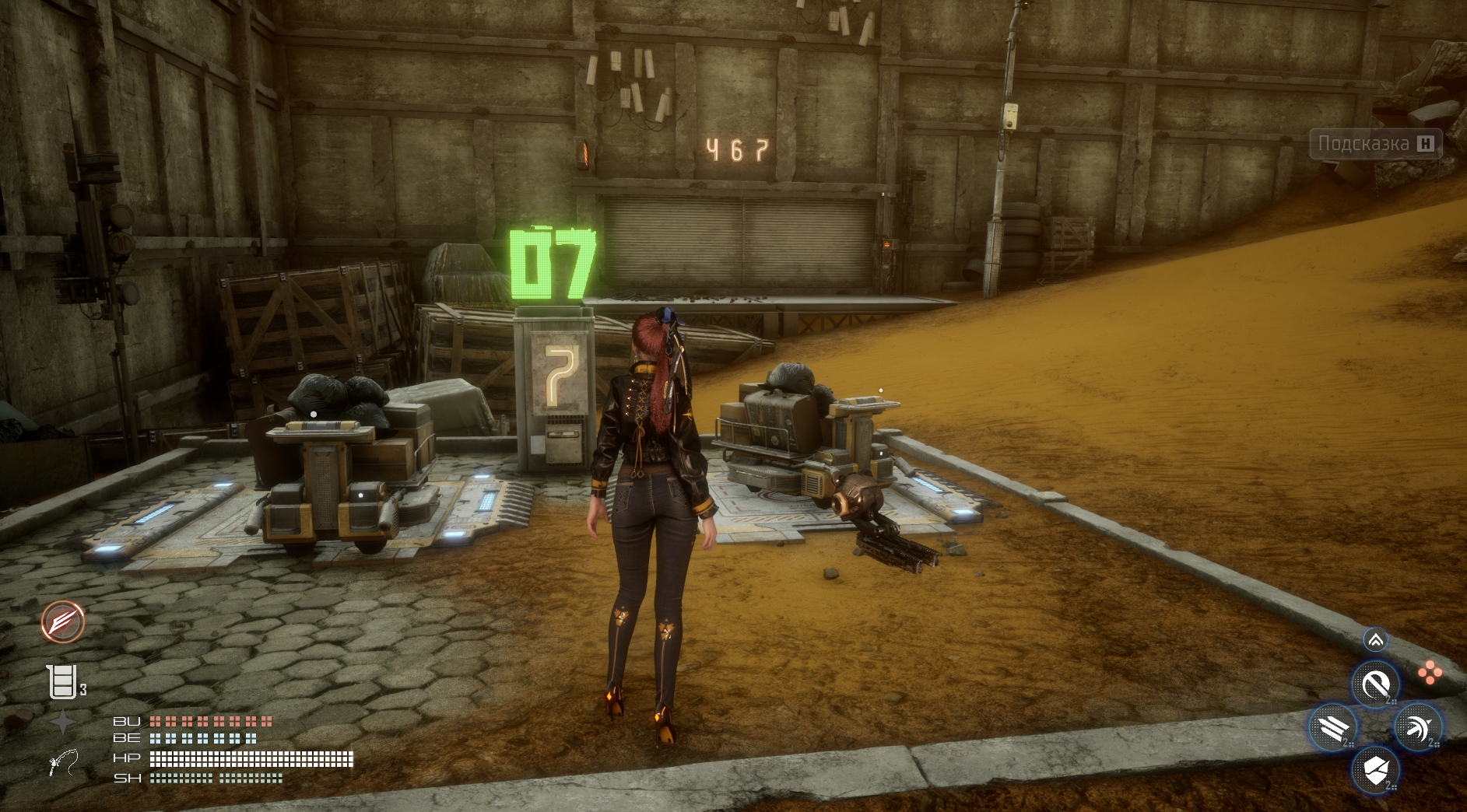Viewport: 1467px width, 812px height.
Task: Open the Подсказка hint button
Action: click(x=1375, y=144)
